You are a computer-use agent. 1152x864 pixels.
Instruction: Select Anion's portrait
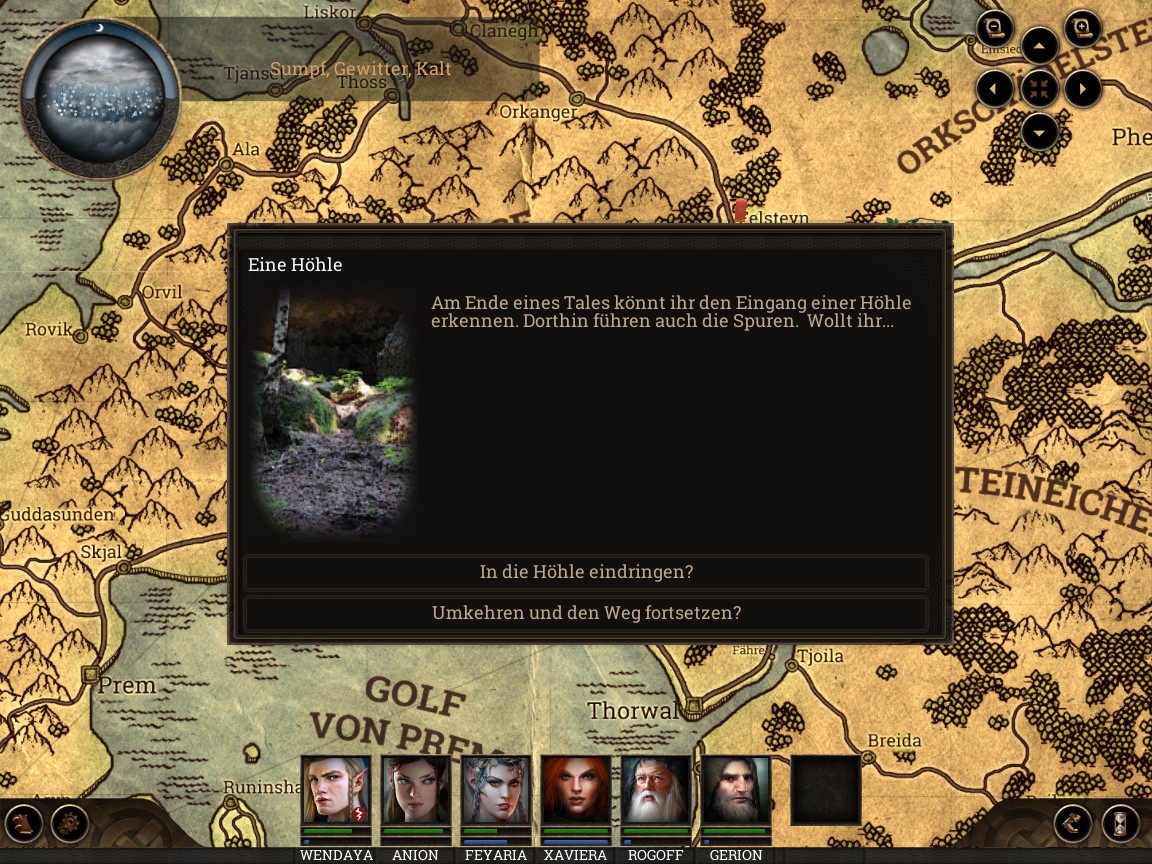pos(416,790)
